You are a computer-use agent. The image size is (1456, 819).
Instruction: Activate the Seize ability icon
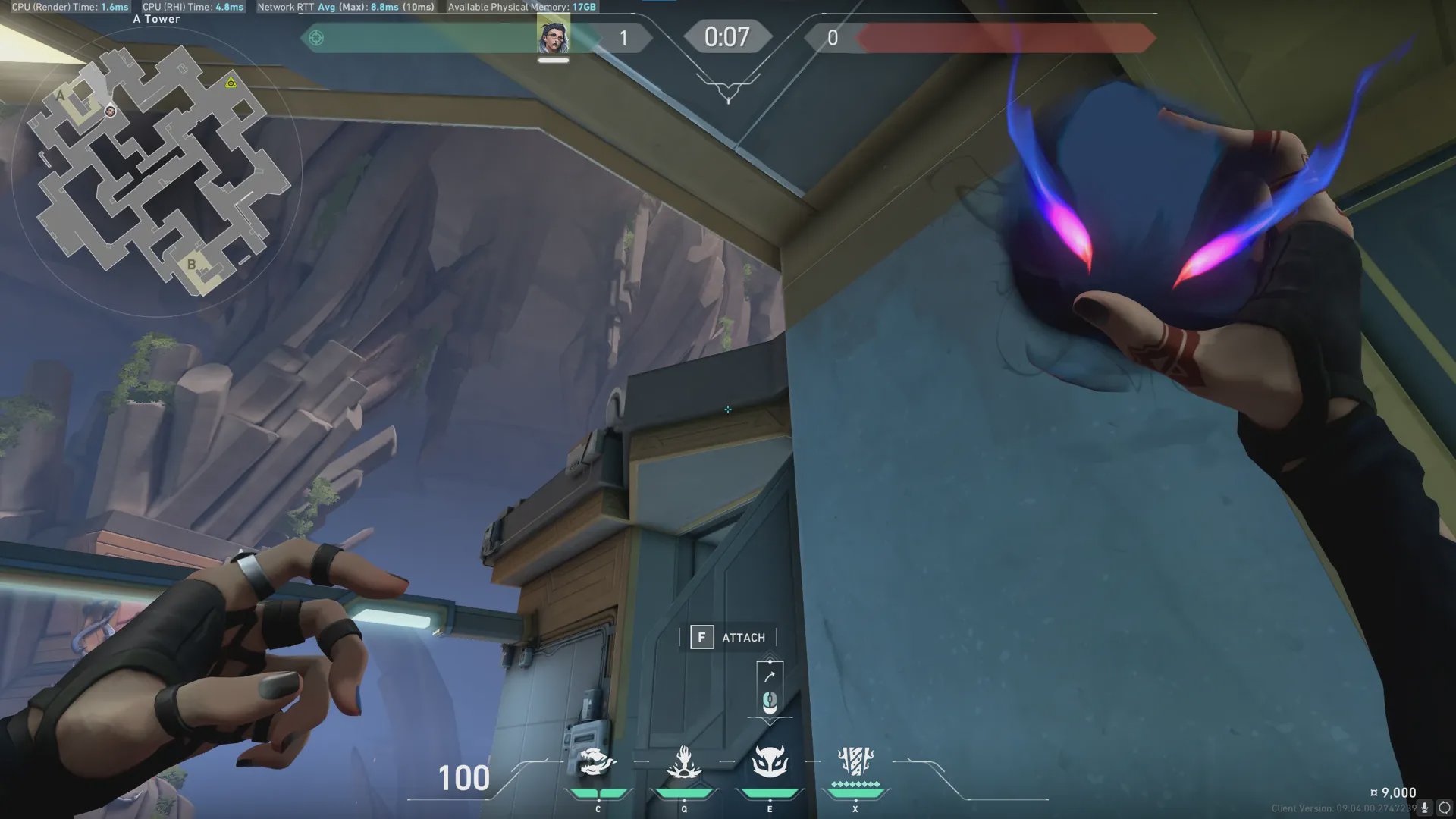point(683,763)
